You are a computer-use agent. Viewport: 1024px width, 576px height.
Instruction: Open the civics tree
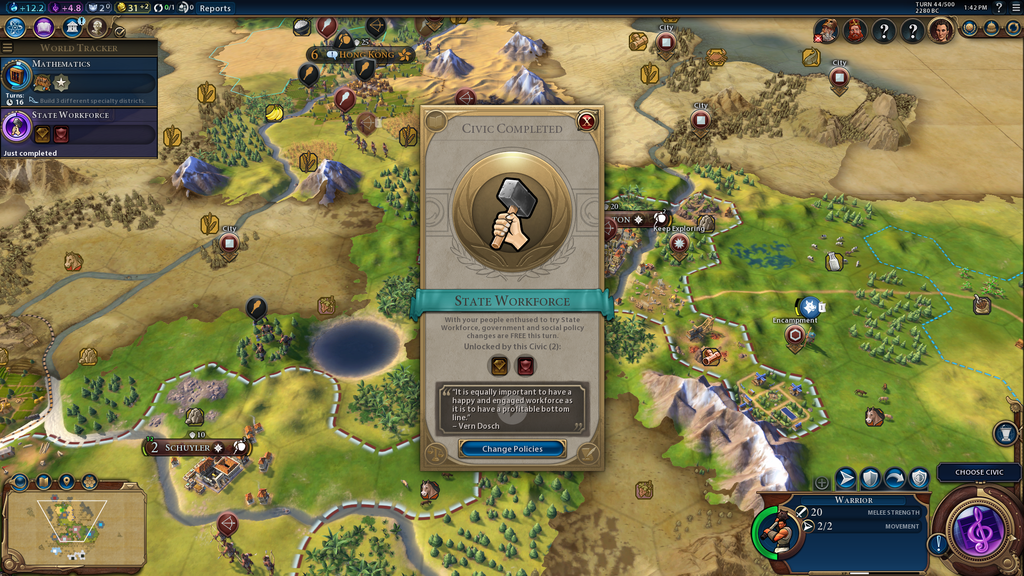coord(43,28)
